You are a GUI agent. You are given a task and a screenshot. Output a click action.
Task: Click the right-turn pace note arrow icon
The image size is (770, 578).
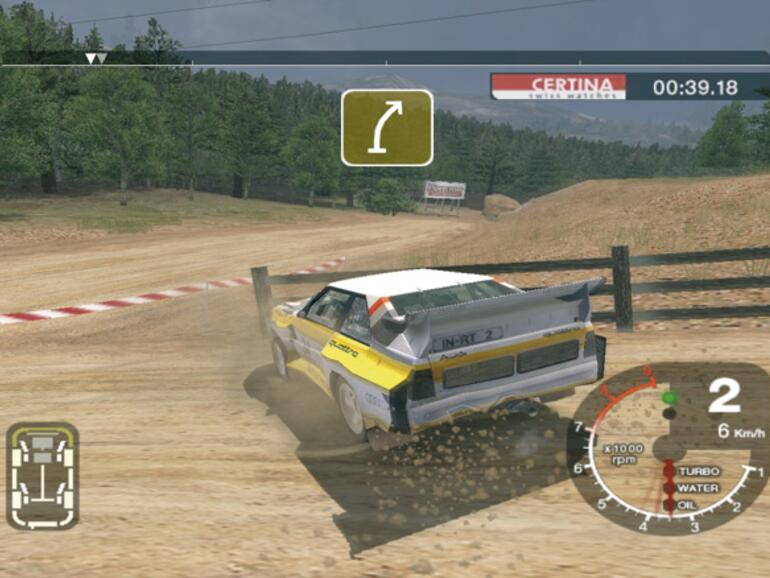tap(387, 127)
